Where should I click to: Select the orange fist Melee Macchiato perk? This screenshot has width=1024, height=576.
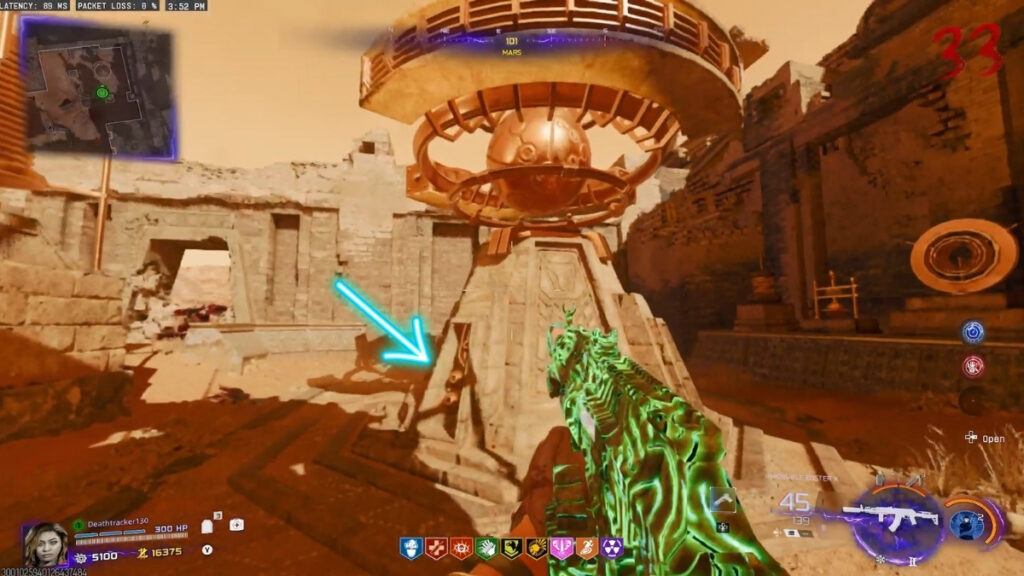coord(535,547)
